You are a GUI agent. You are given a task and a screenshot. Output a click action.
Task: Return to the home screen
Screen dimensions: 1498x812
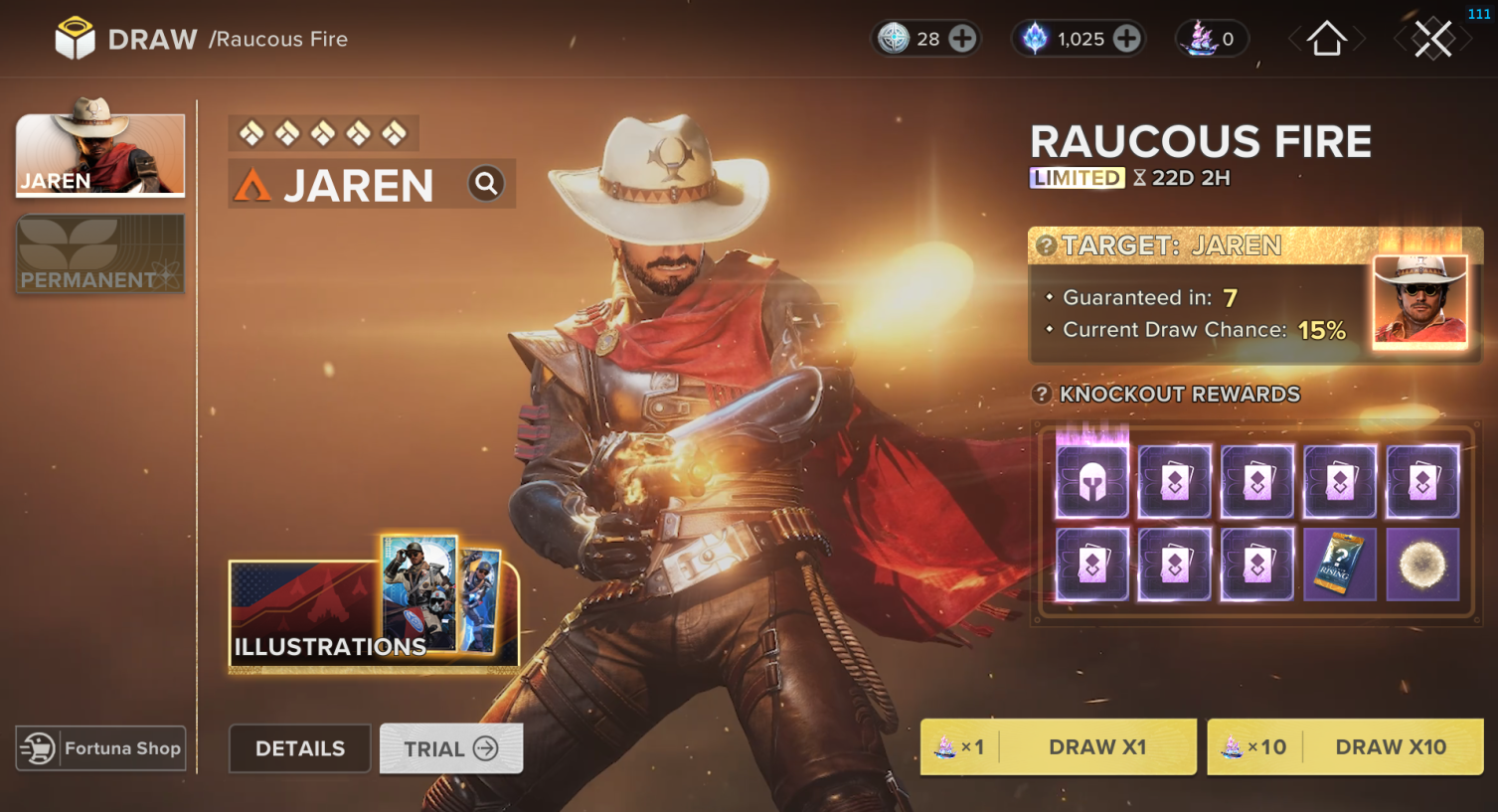[x=1326, y=40]
